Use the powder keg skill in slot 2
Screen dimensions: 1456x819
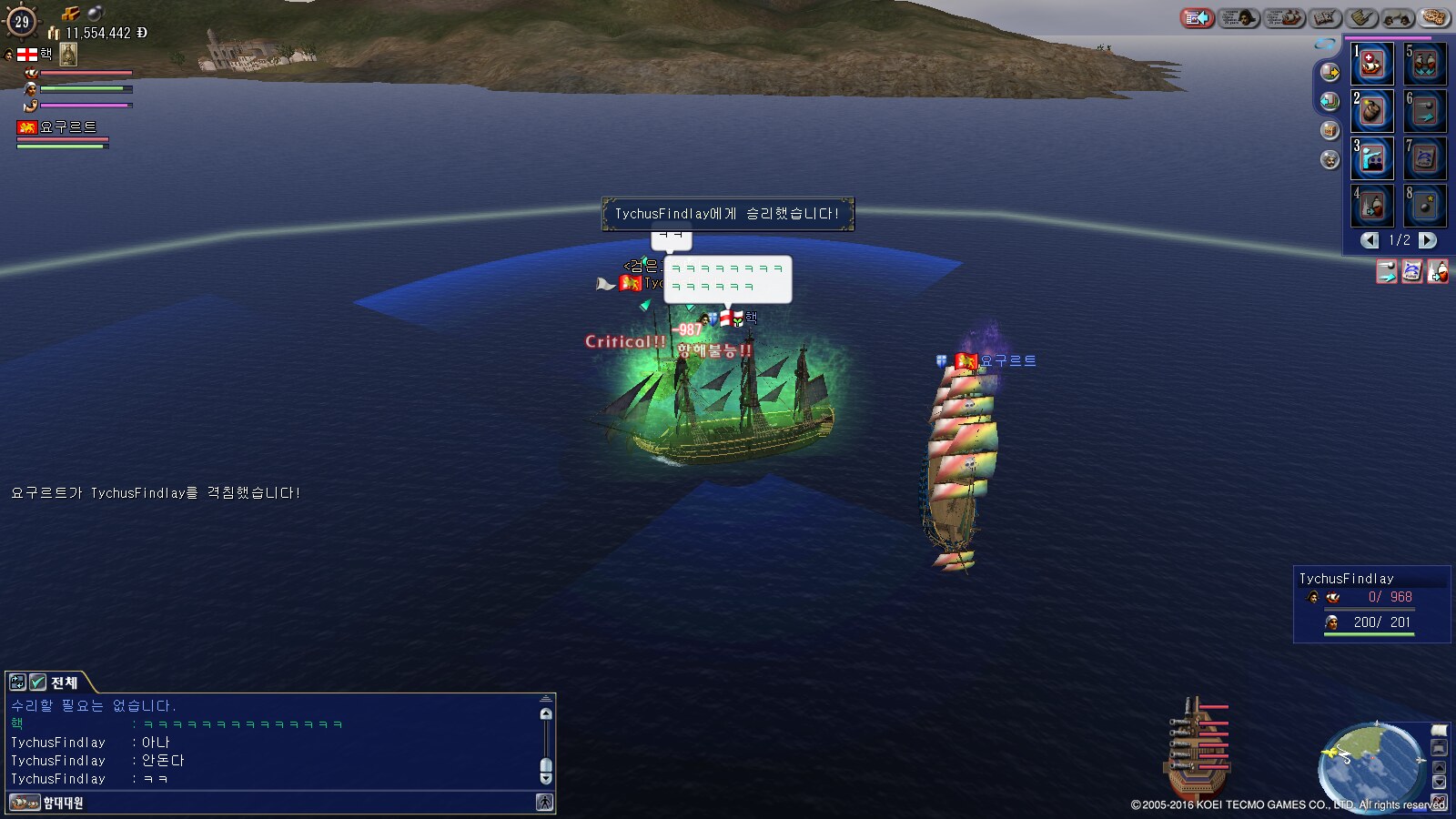pyautogui.click(x=1371, y=112)
